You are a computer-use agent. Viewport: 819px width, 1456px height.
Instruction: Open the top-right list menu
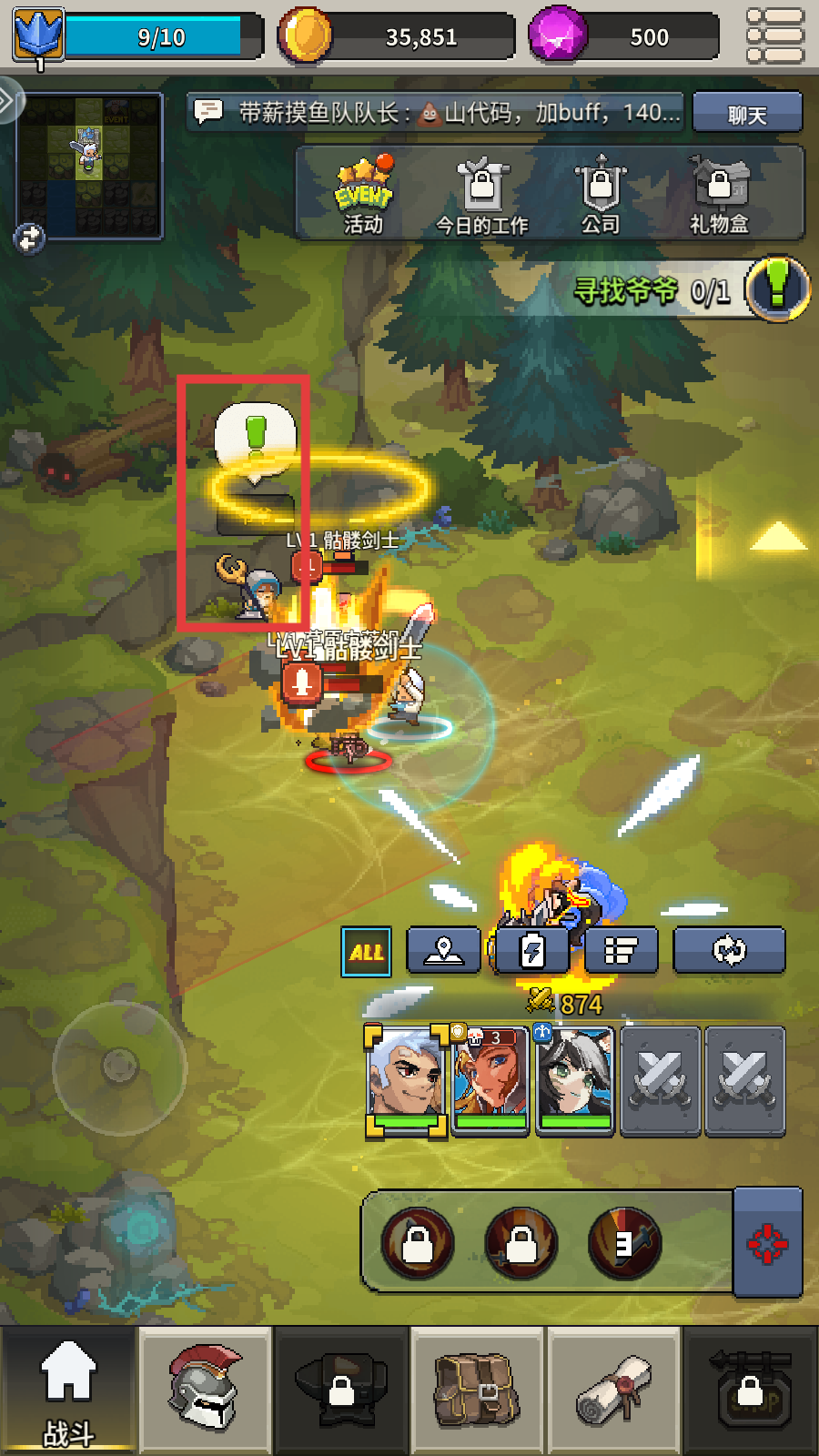[x=774, y=35]
